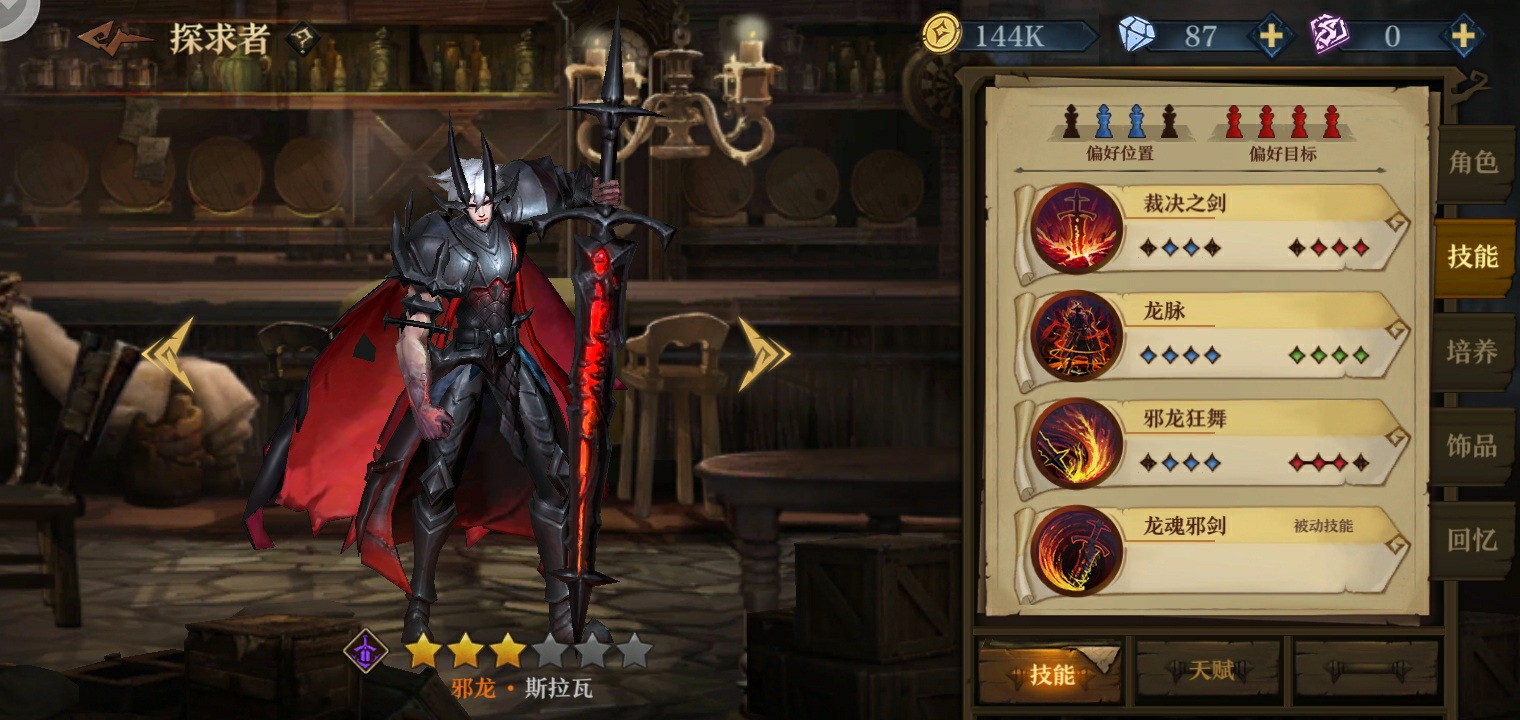
Task: Show the next hero with right arrow
Action: (763, 353)
